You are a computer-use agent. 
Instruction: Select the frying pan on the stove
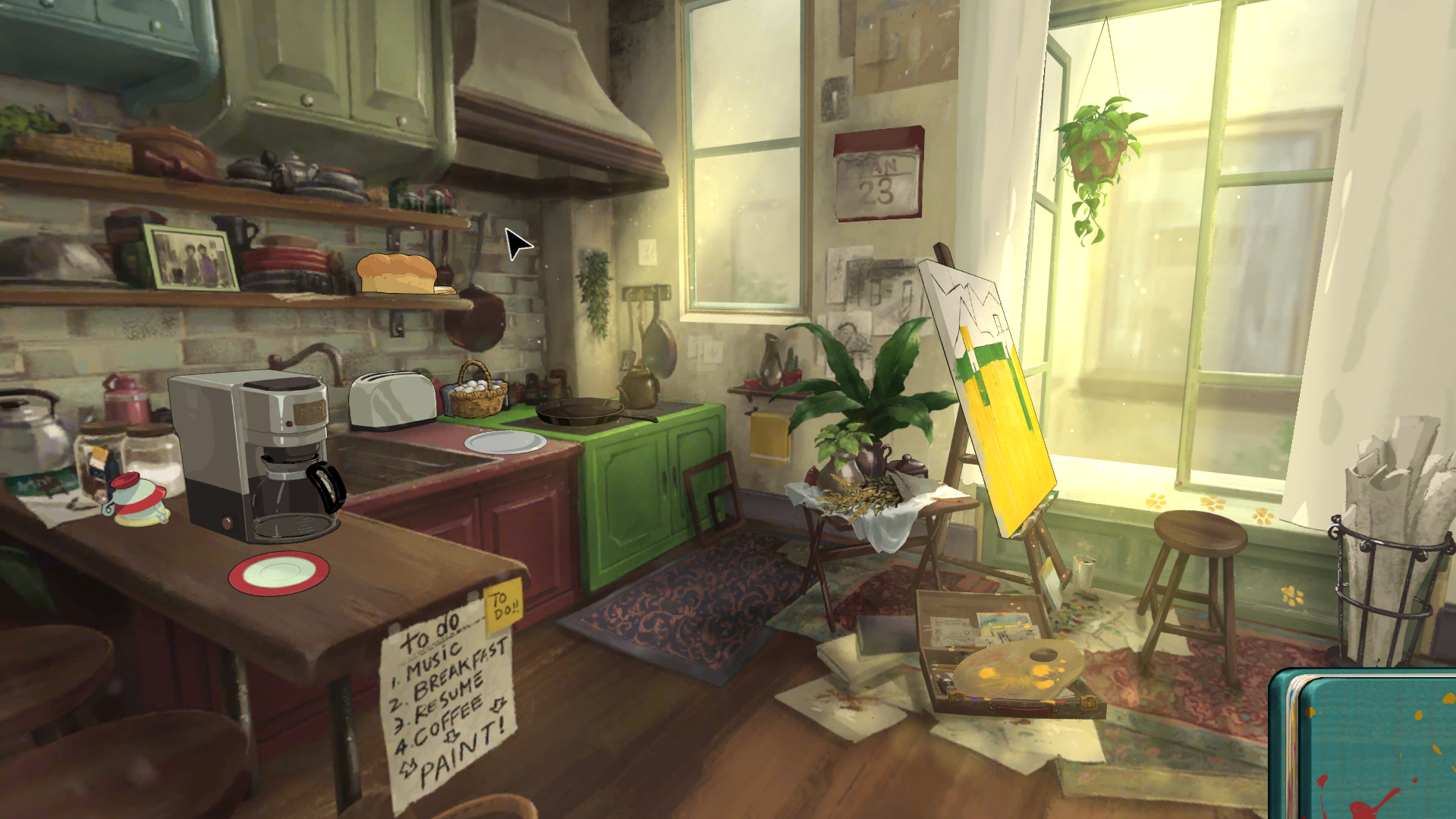583,412
